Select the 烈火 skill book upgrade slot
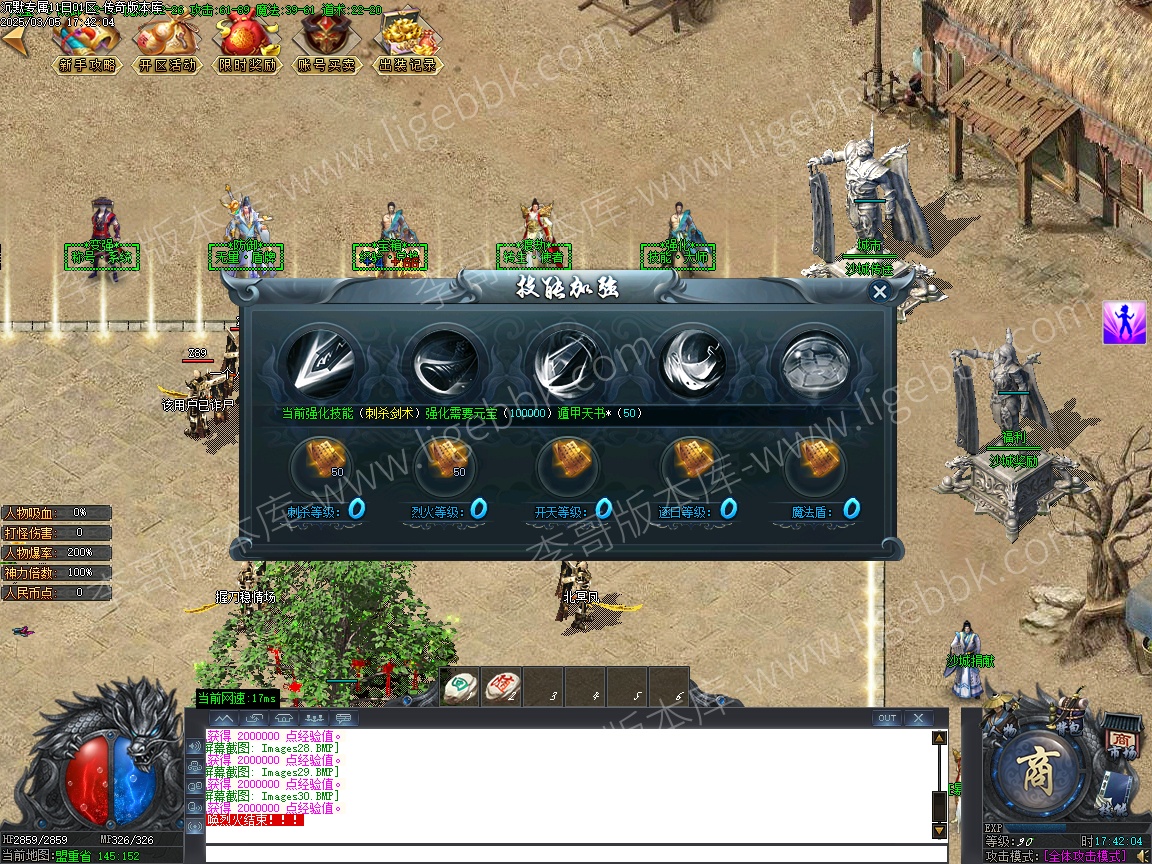 [444, 462]
